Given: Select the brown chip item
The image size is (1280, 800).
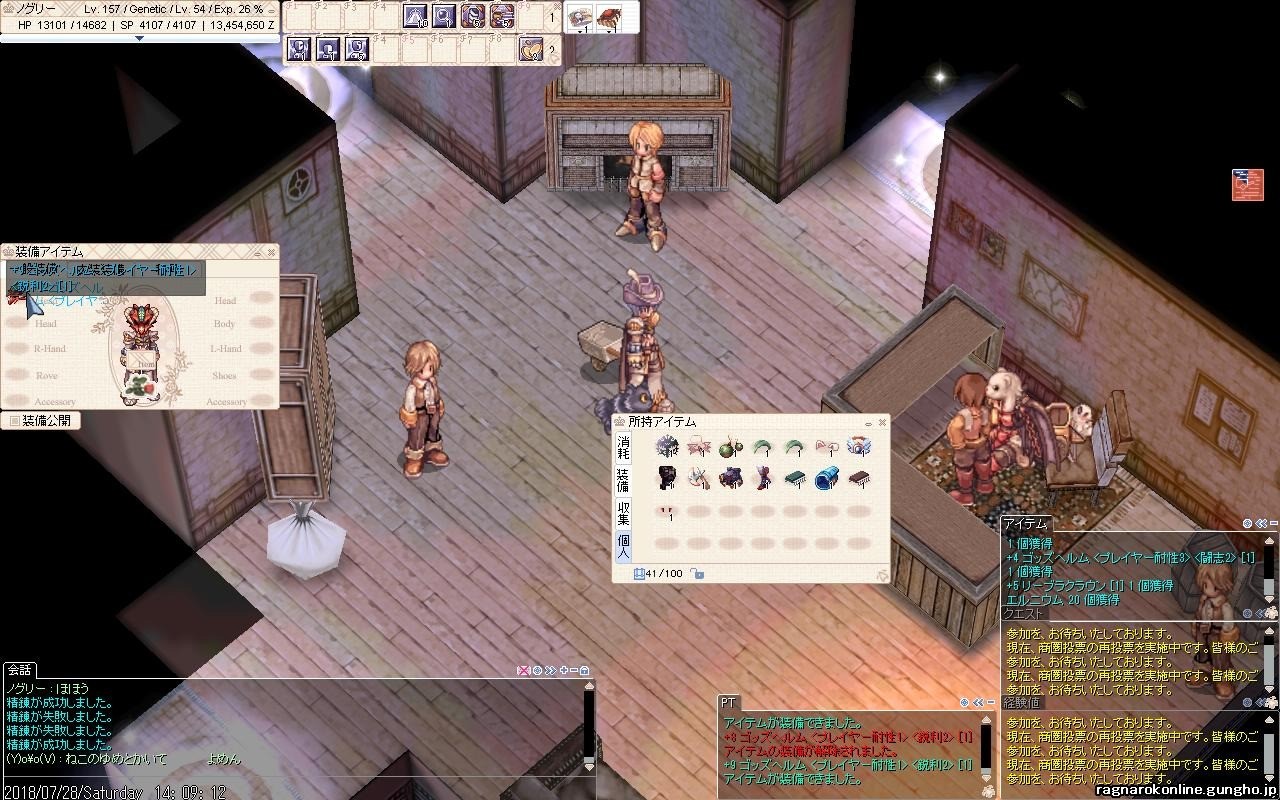Looking at the screenshot, I should (858, 479).
